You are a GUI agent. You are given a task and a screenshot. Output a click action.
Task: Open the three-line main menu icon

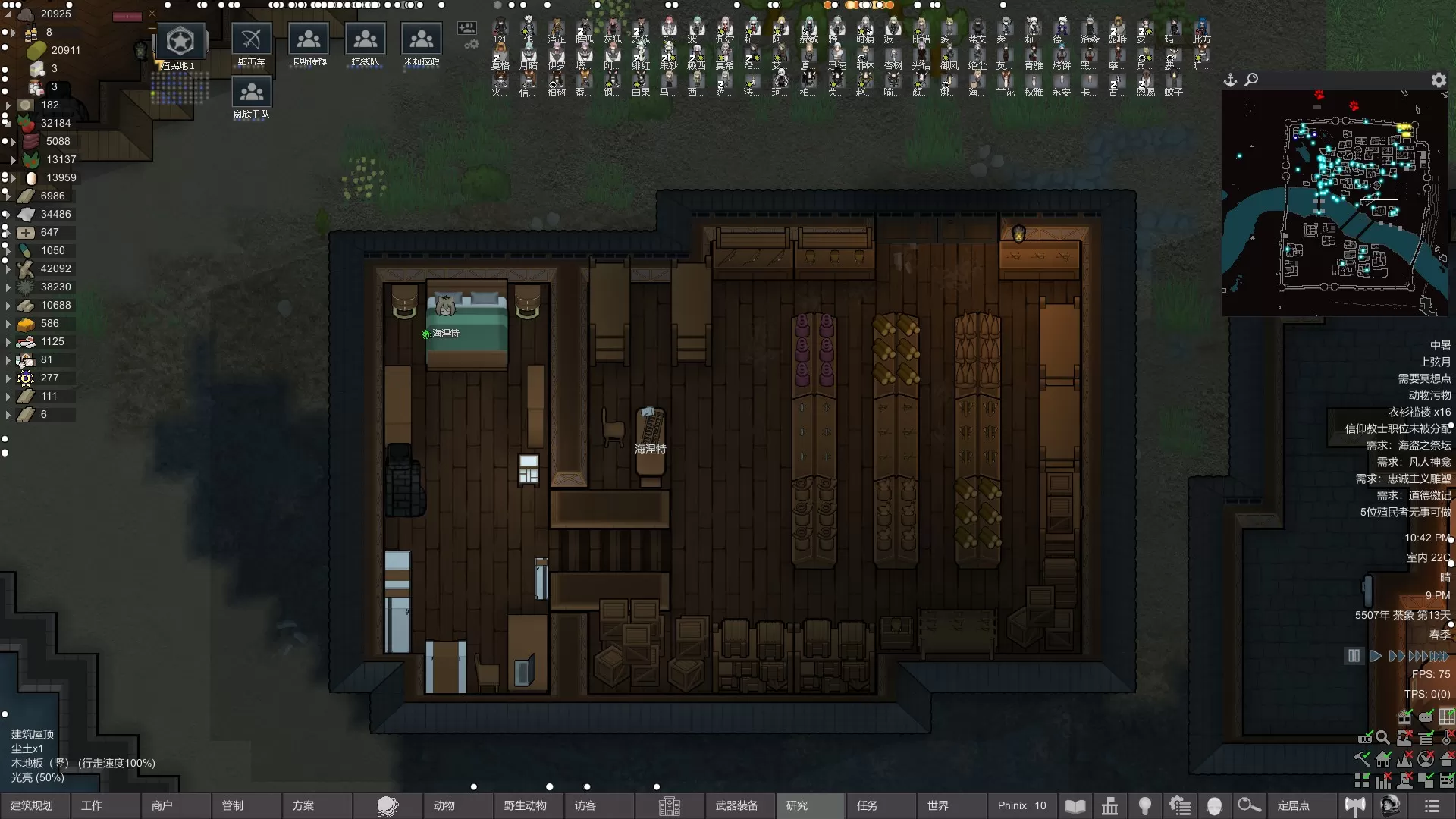coord(1432,805)
